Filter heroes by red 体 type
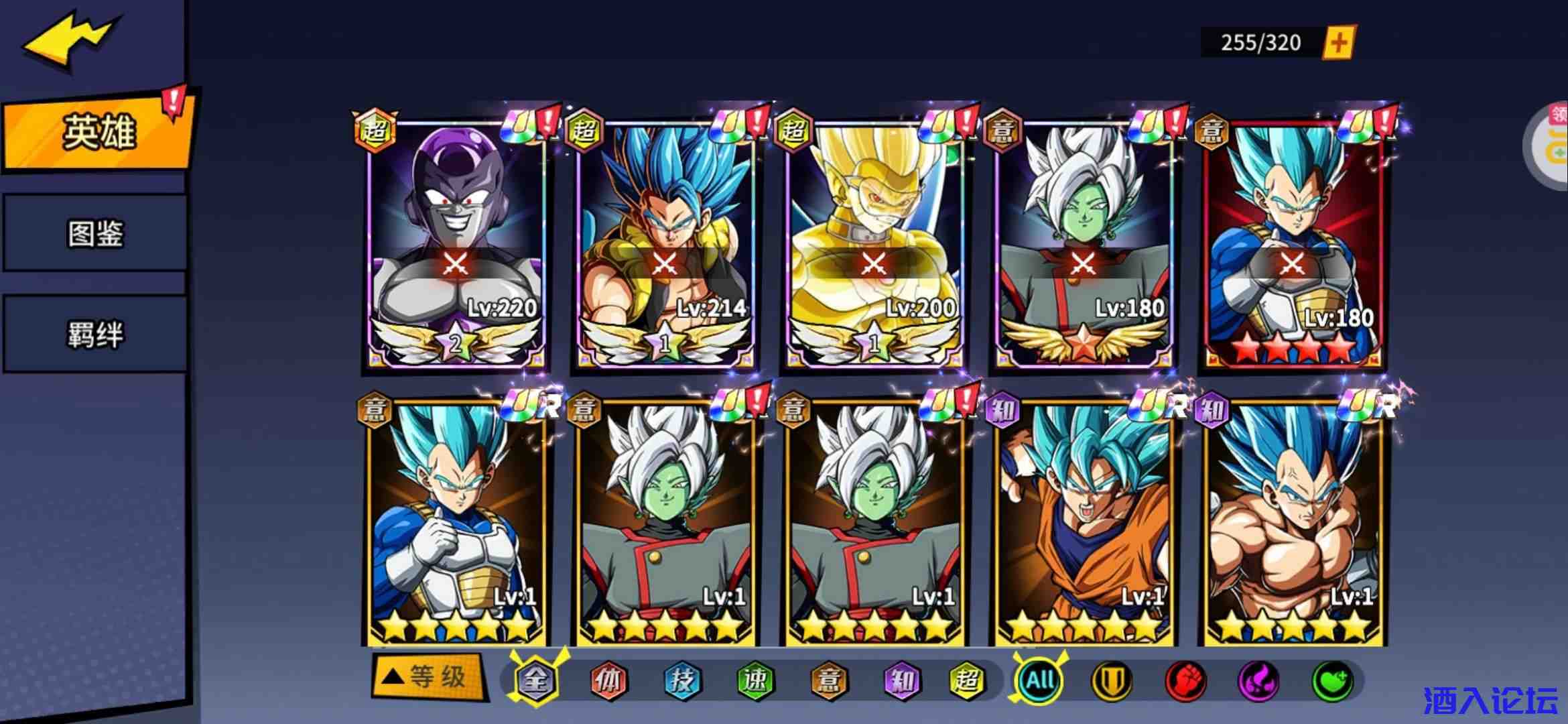This screenshot has width=1568, height=724. 608,681
